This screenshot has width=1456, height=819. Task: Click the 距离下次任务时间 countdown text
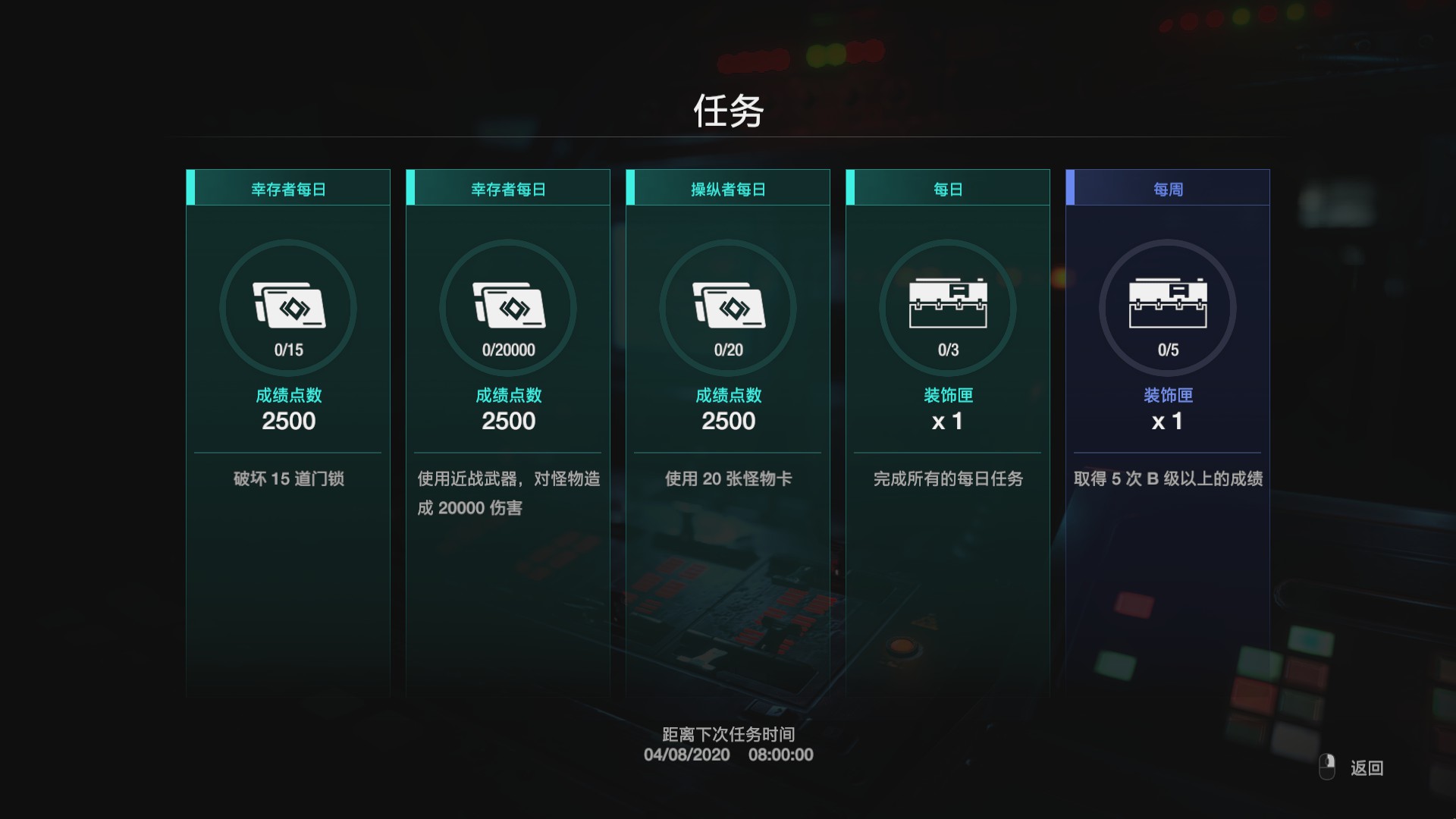coord(727,735)
